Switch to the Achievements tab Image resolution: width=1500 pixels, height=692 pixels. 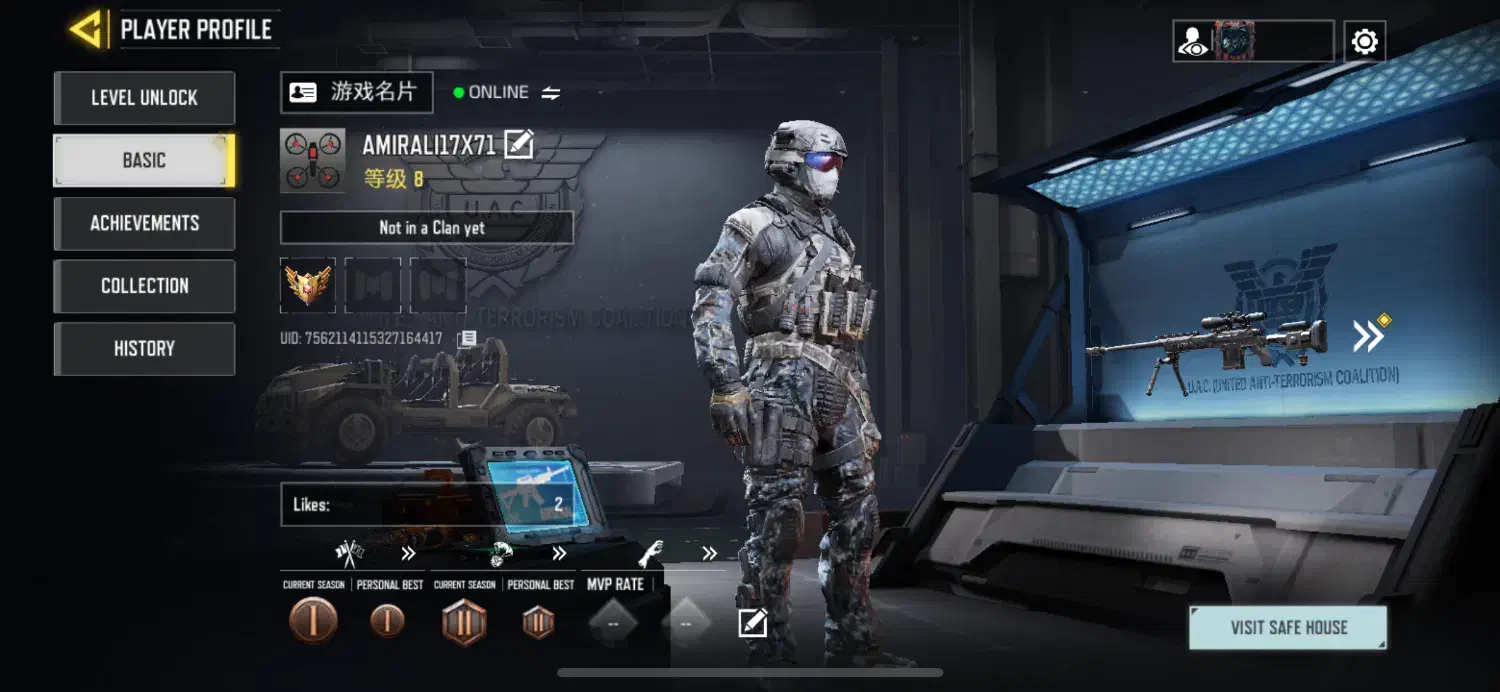(144, 223)
